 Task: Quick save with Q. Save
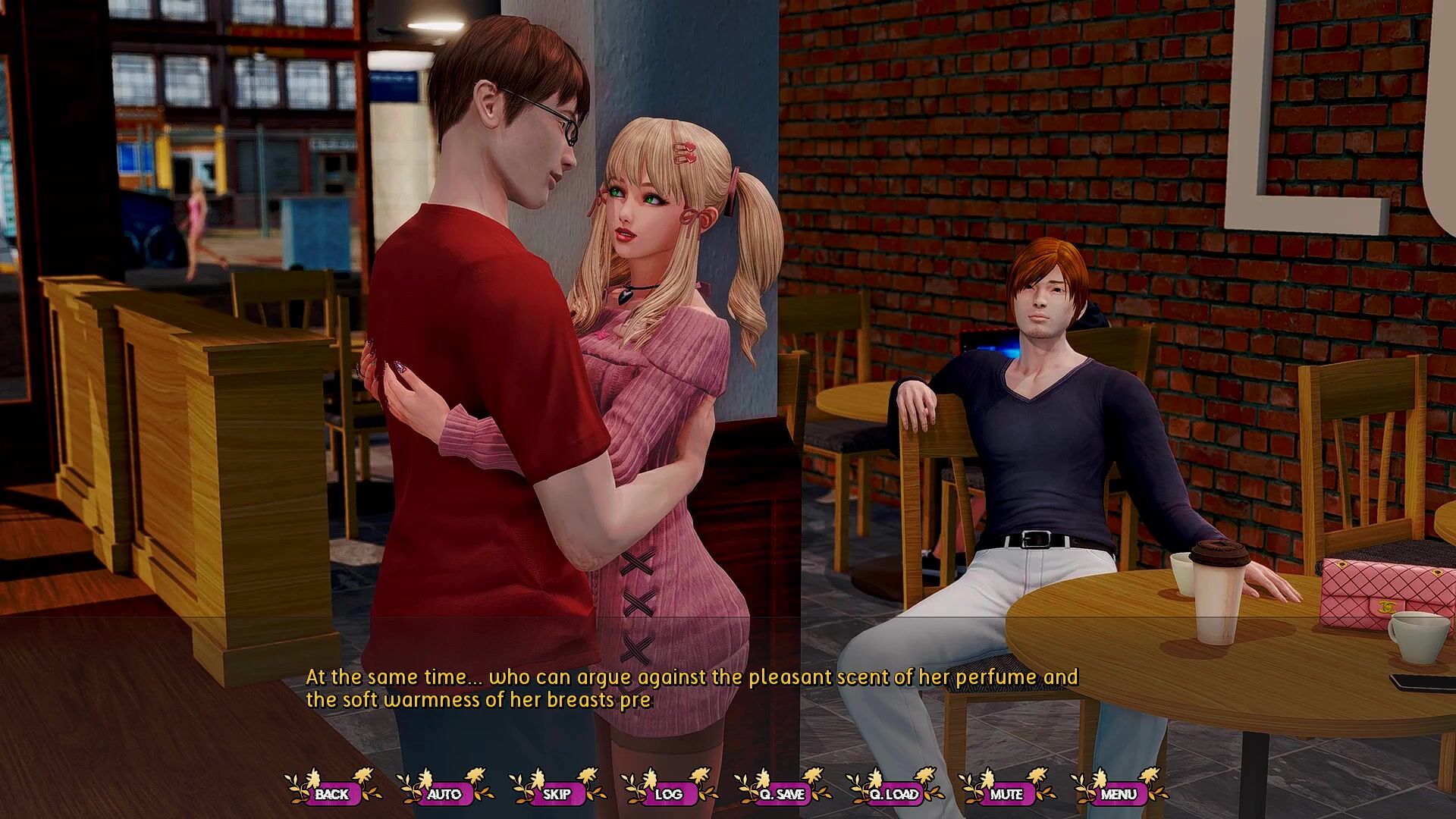tap(781, 794)
